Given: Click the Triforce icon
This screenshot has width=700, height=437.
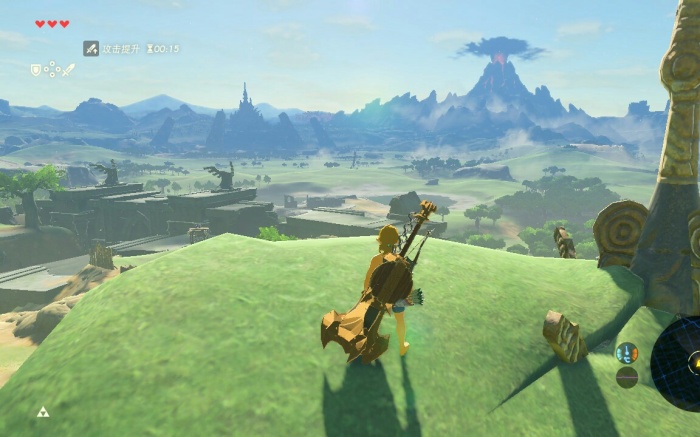Looking at the screenshot, I should click(43, 411).
